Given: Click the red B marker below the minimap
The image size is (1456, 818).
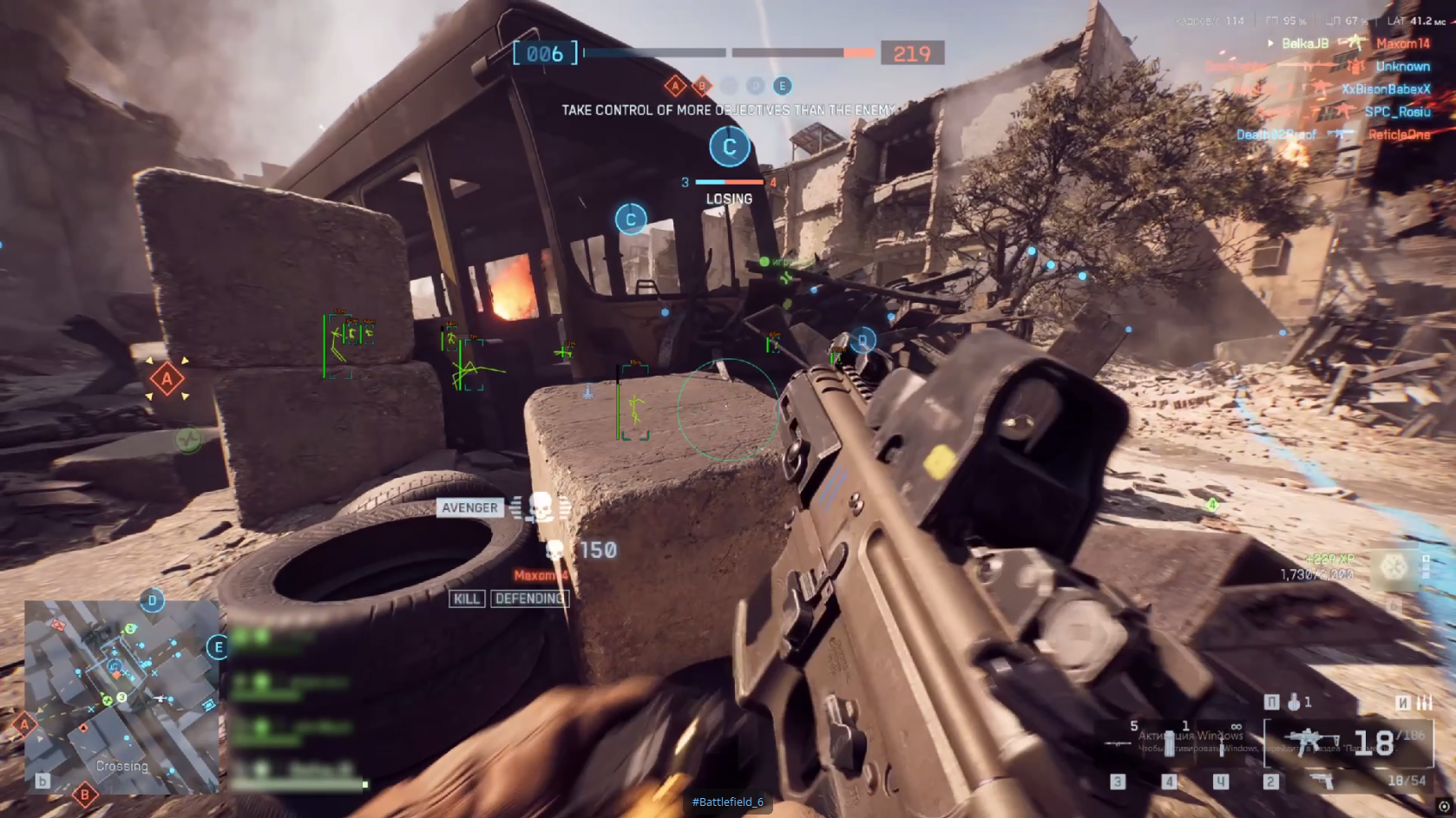Looking at the screenshot, I should point(84,794).
